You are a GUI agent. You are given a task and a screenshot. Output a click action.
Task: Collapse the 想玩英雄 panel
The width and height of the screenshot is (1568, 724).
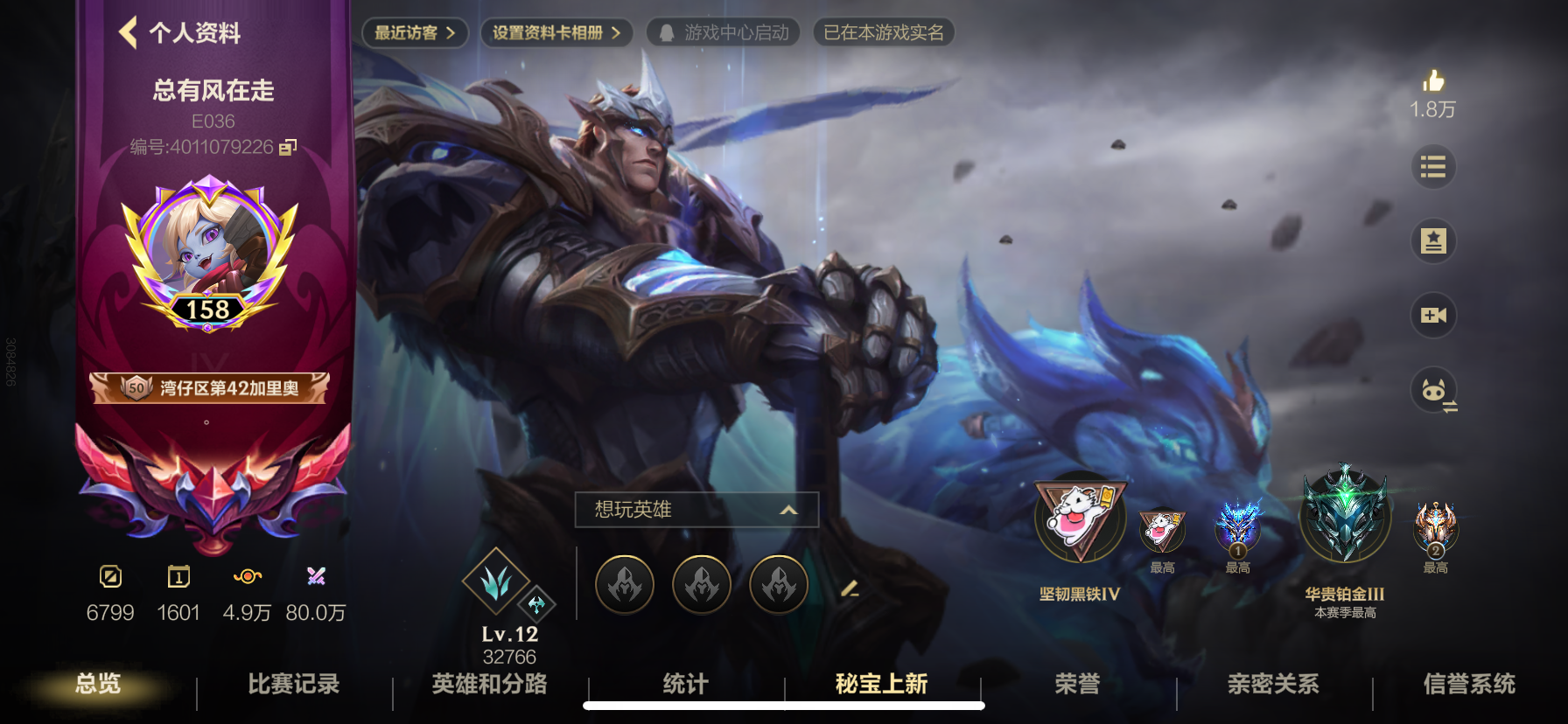point(787,509)
